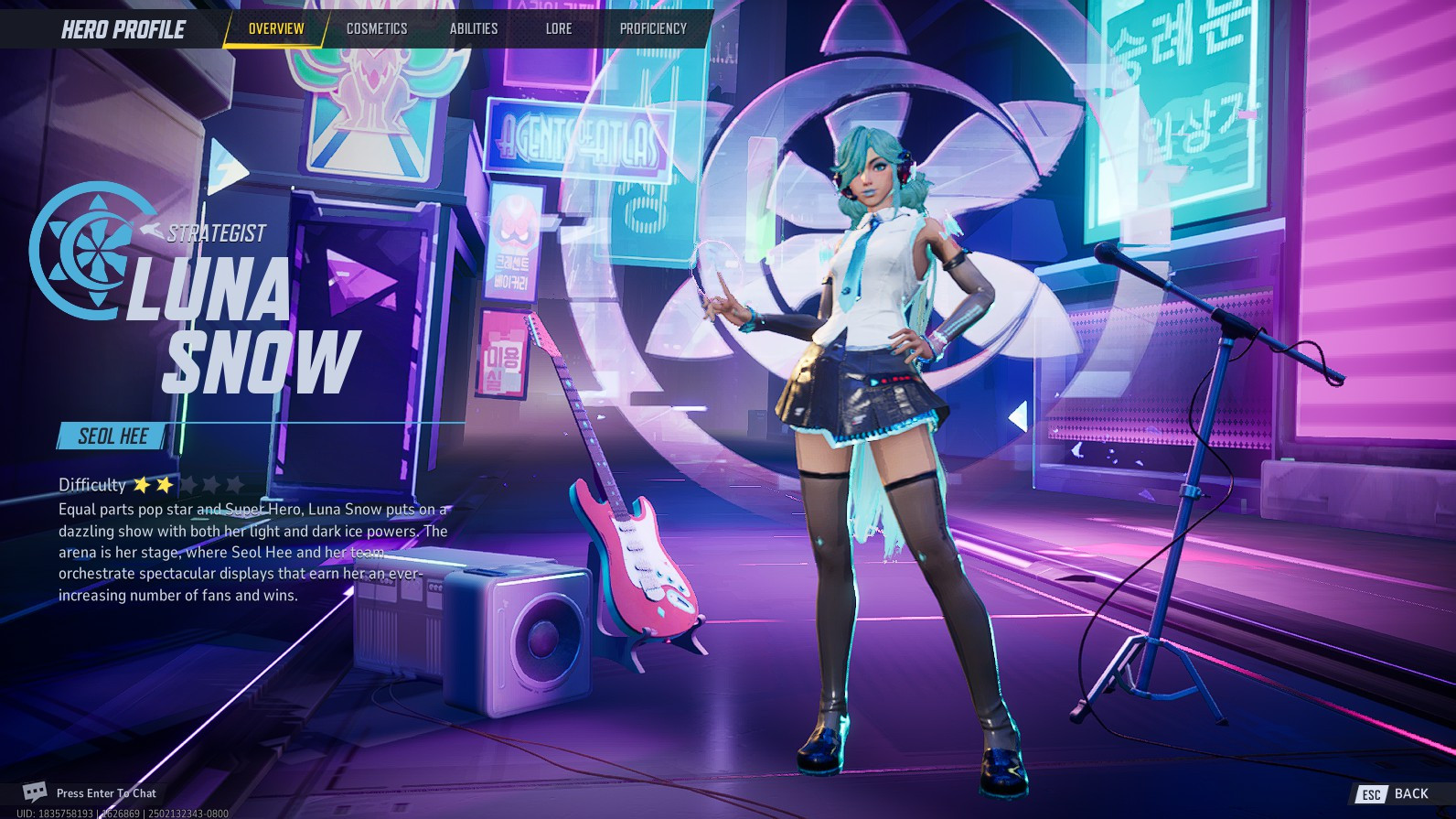
Task: Open the COSMETICS tab
Action: (x=377, y=28)
